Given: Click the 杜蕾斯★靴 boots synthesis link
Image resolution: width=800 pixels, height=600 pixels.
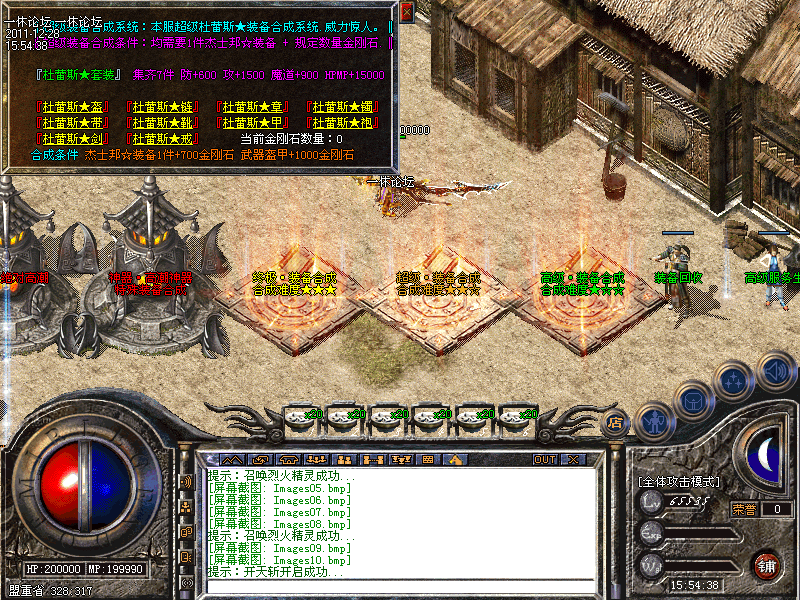Looking at the screenshot, I should click(x=162, y=123).
